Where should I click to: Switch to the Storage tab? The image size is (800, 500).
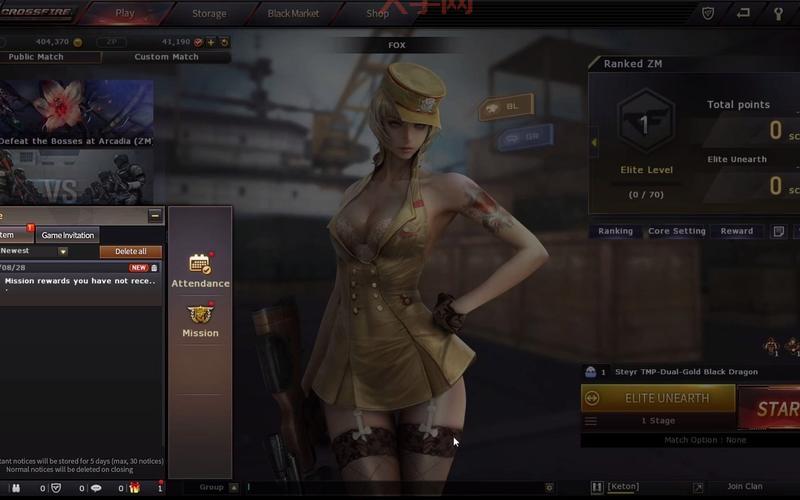tap(209, 14)
